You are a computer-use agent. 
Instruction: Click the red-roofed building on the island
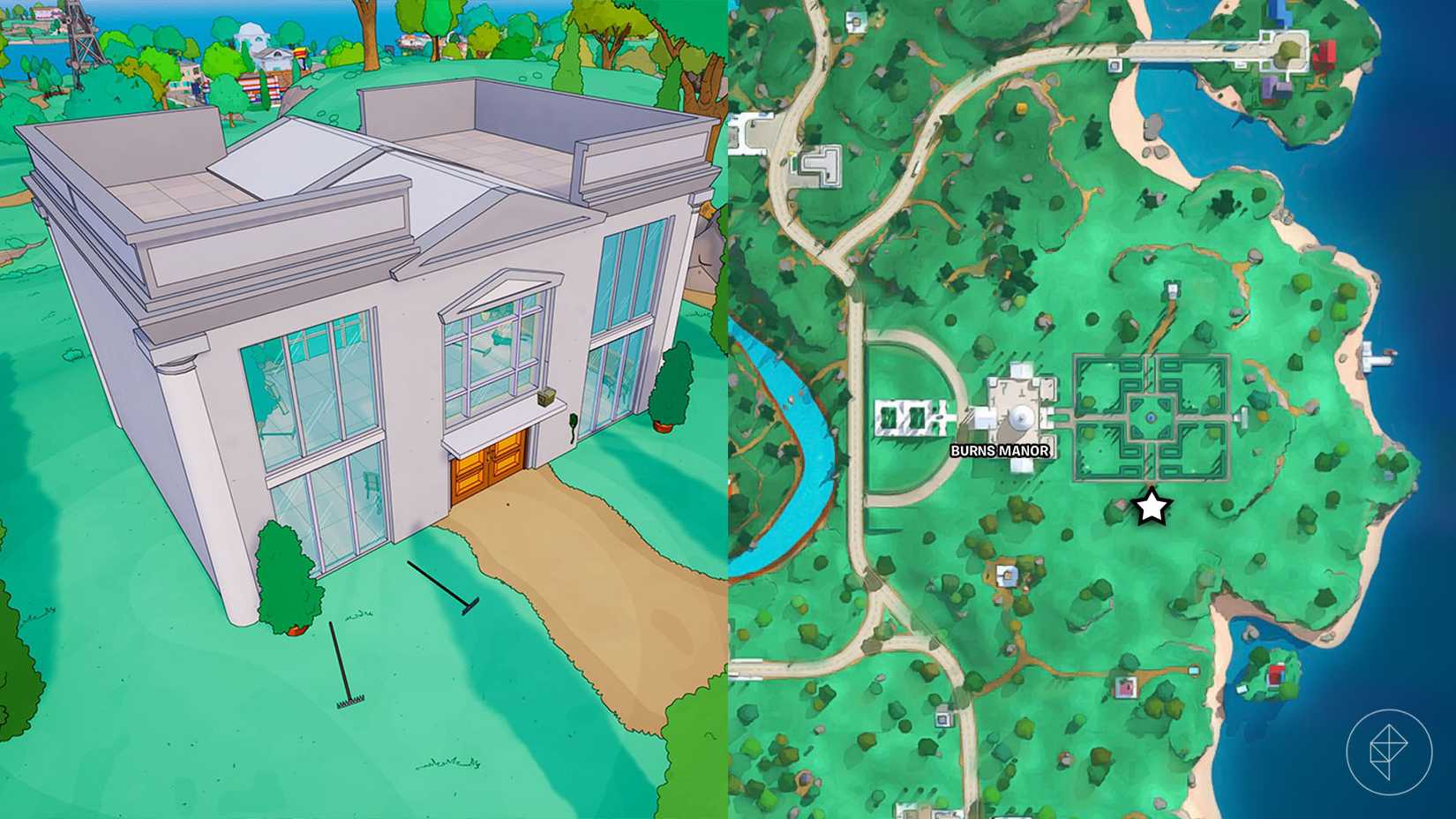pyautogui.click(x=1325, y=55)
